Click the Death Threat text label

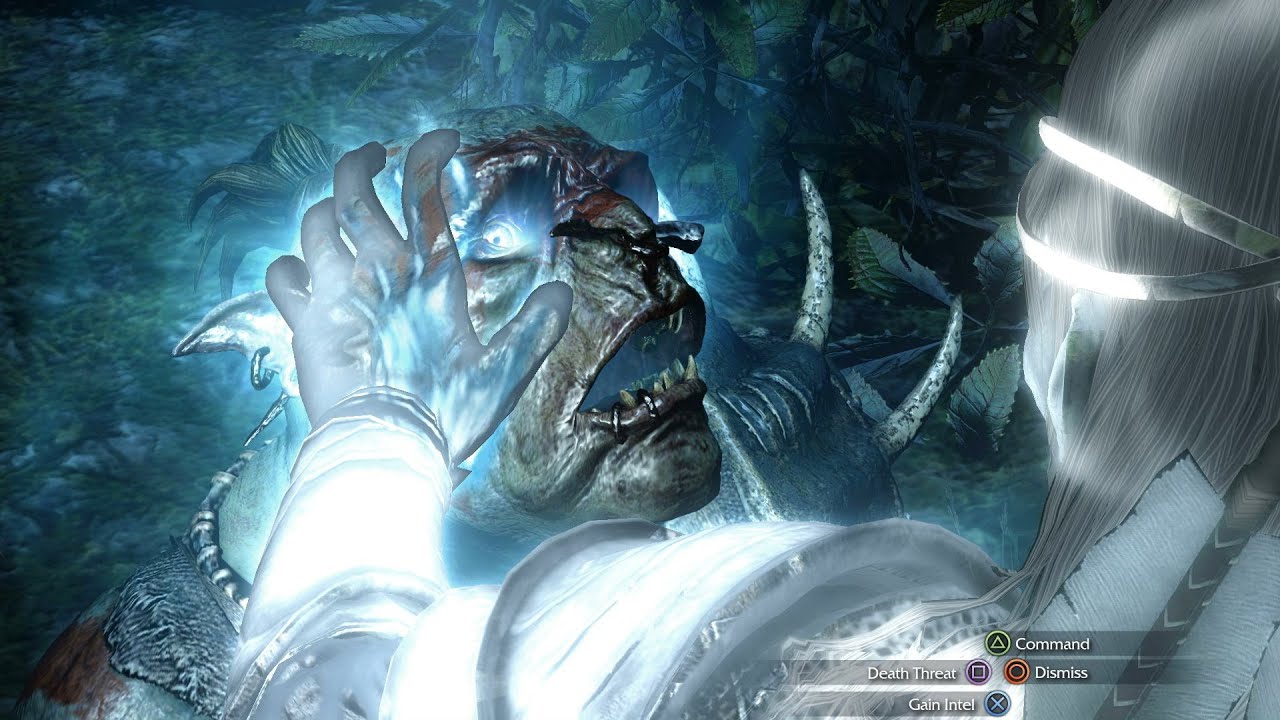pyautogui.click(x=913, y=672)
